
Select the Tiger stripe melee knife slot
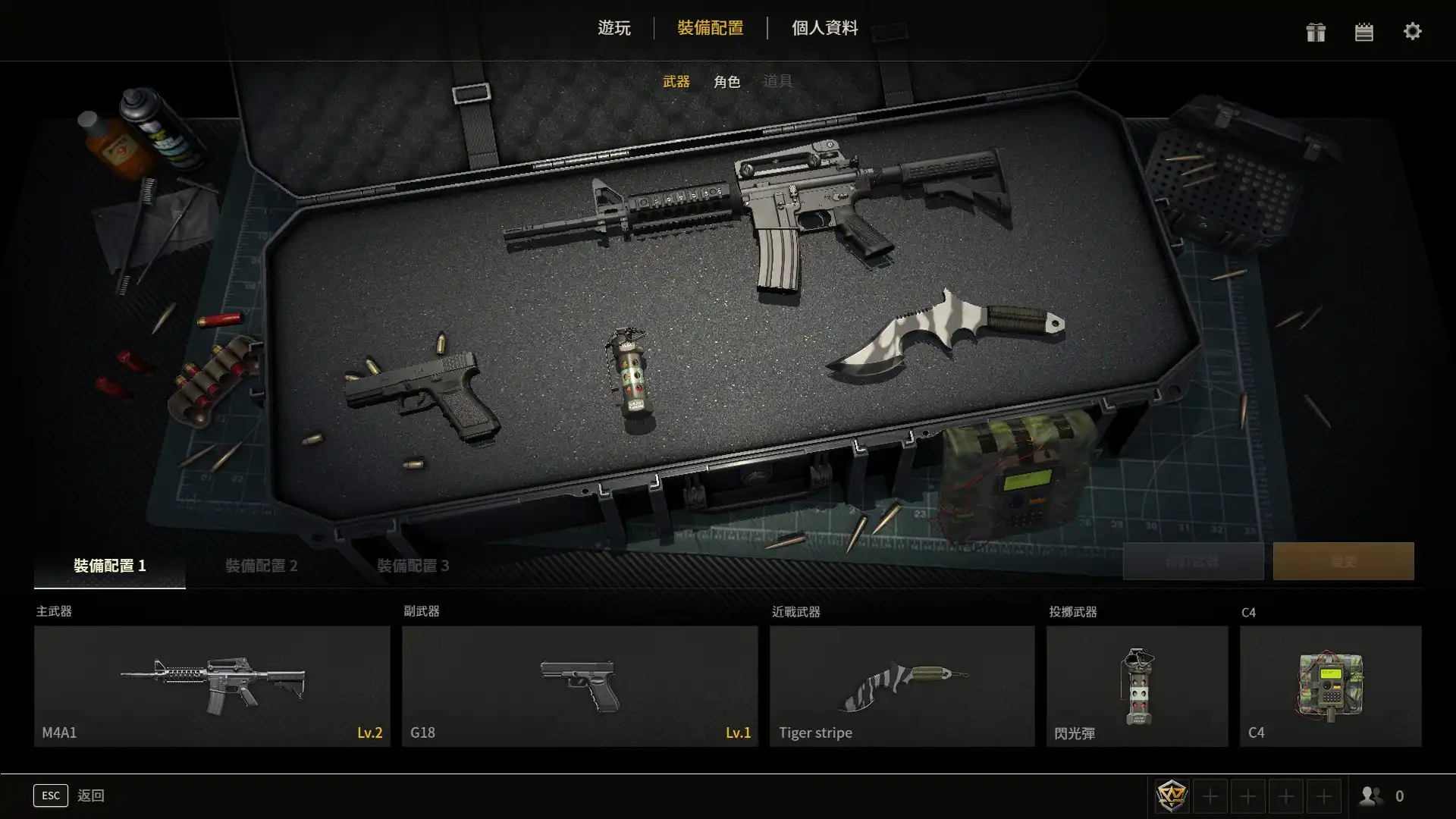pyautogui.click(x=902, y=686)
